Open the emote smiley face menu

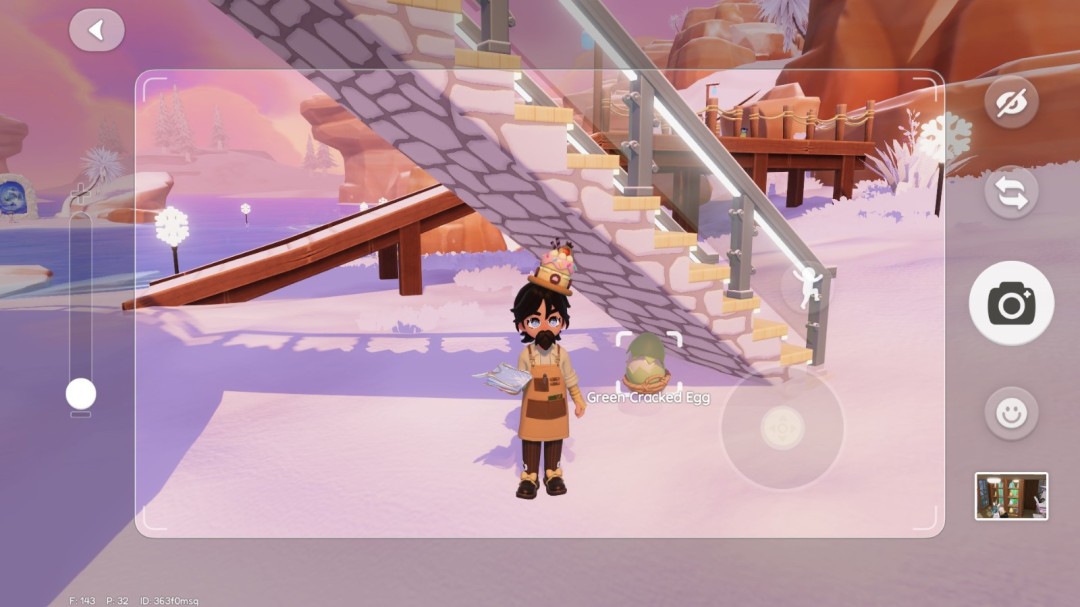click(x=1011, y=413)
